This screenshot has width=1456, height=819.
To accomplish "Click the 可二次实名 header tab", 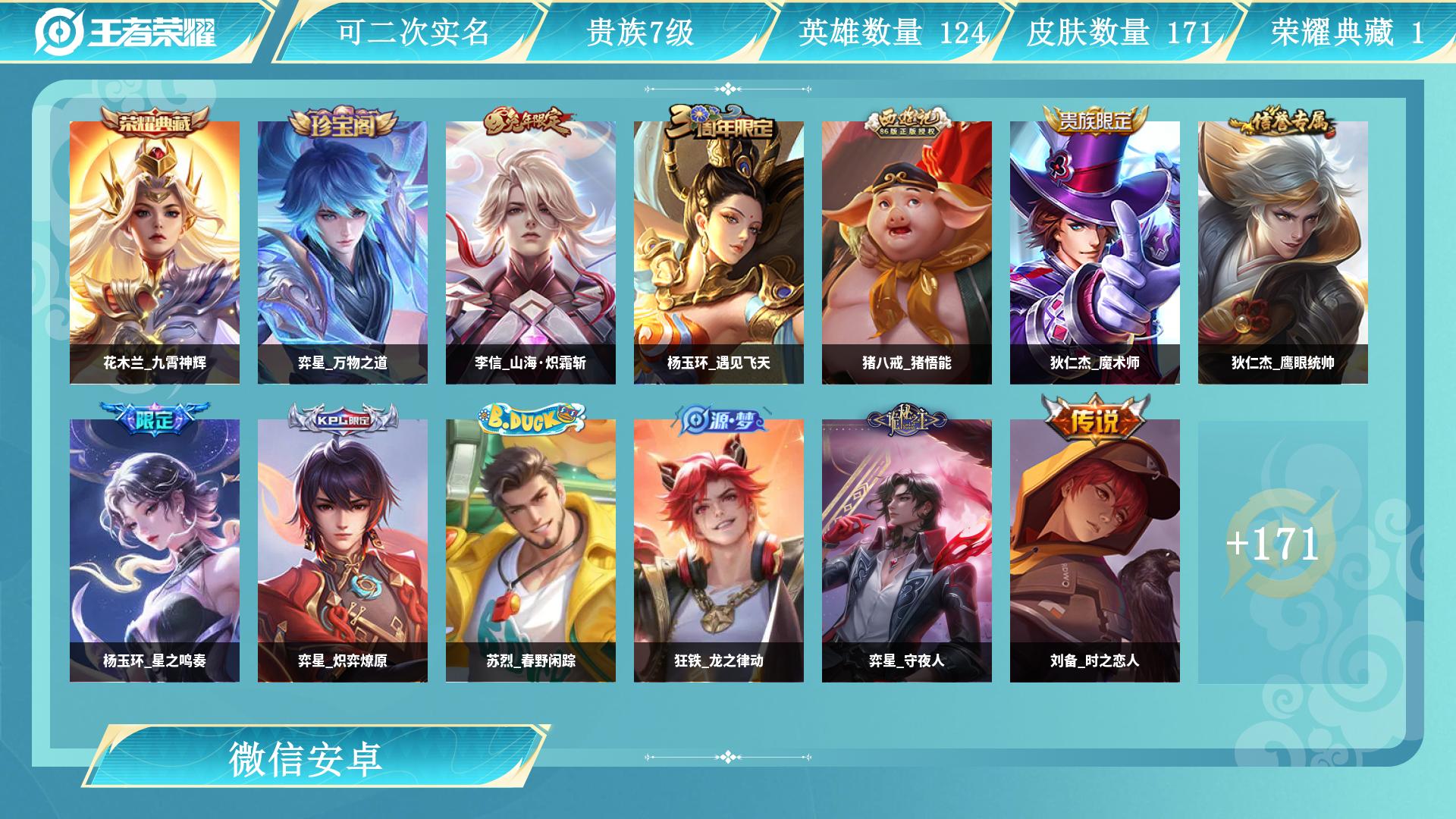I will (x=413, y=32).
